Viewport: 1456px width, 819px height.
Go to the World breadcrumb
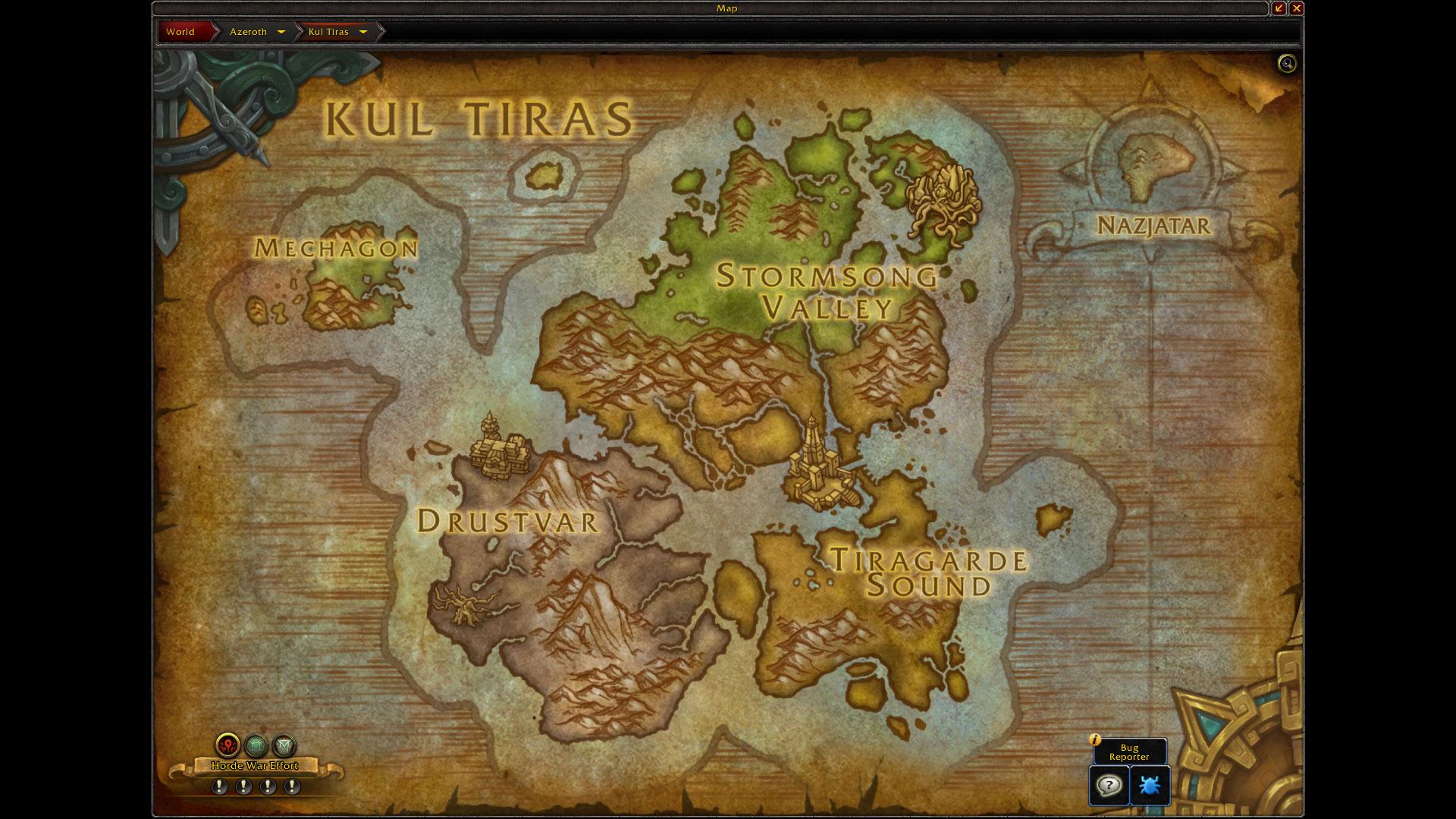tap(180, 32)
